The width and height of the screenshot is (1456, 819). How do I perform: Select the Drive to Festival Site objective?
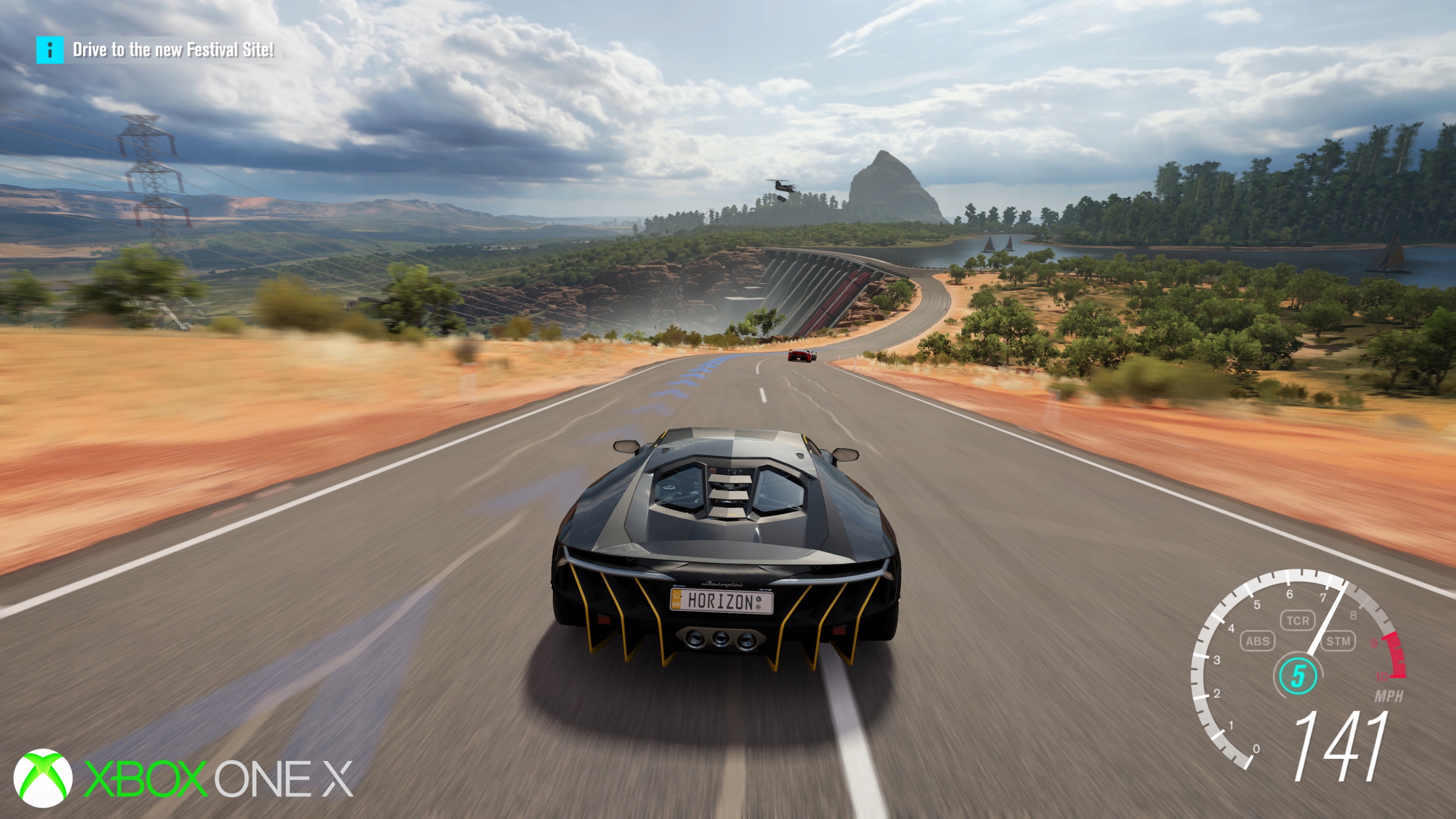point(173,50)
